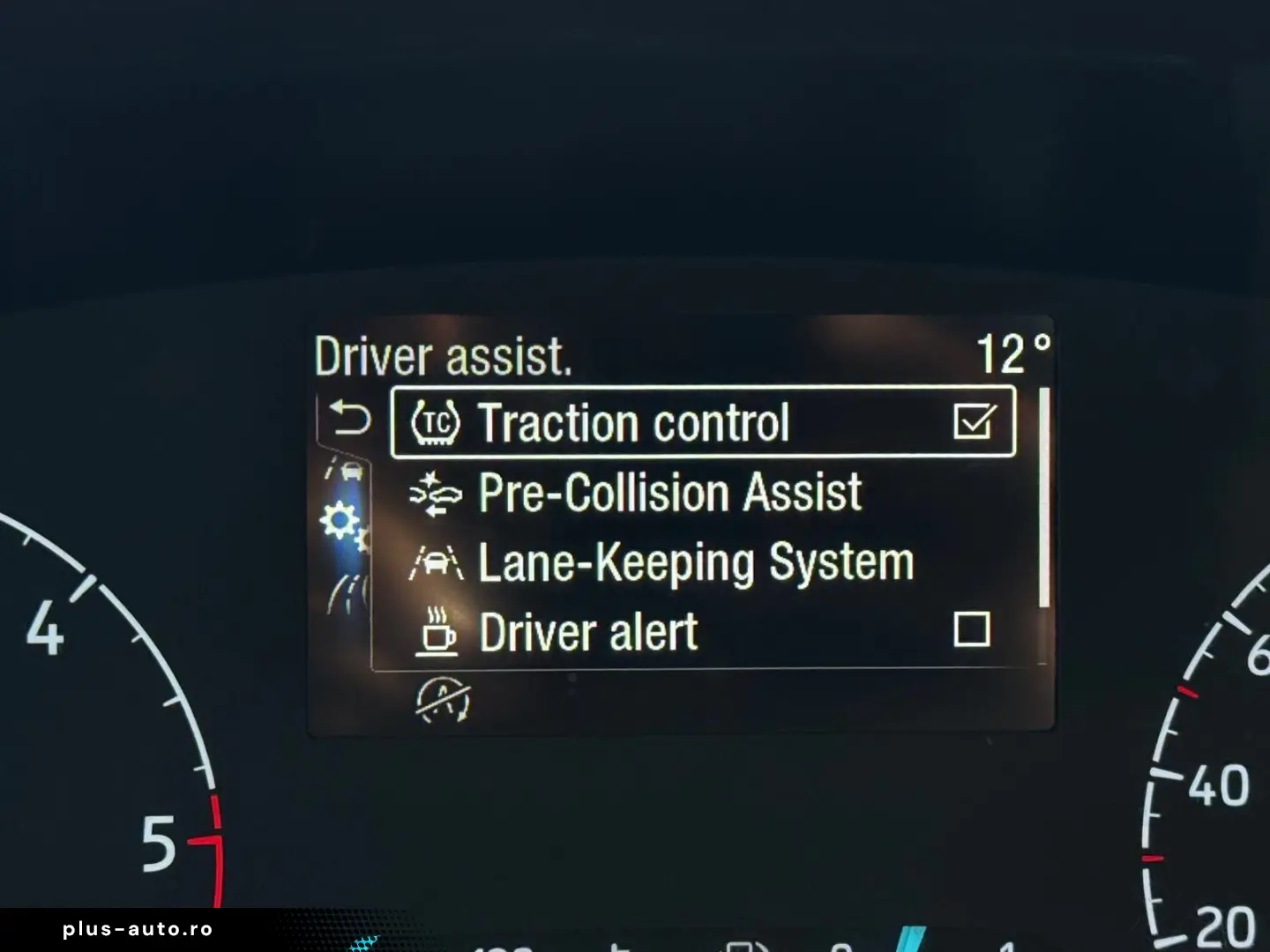Image resolution: width=1270 pixels, height=952 pixels.
Task: Switch to the gear settings tab
Action: [x=342, y=524]
